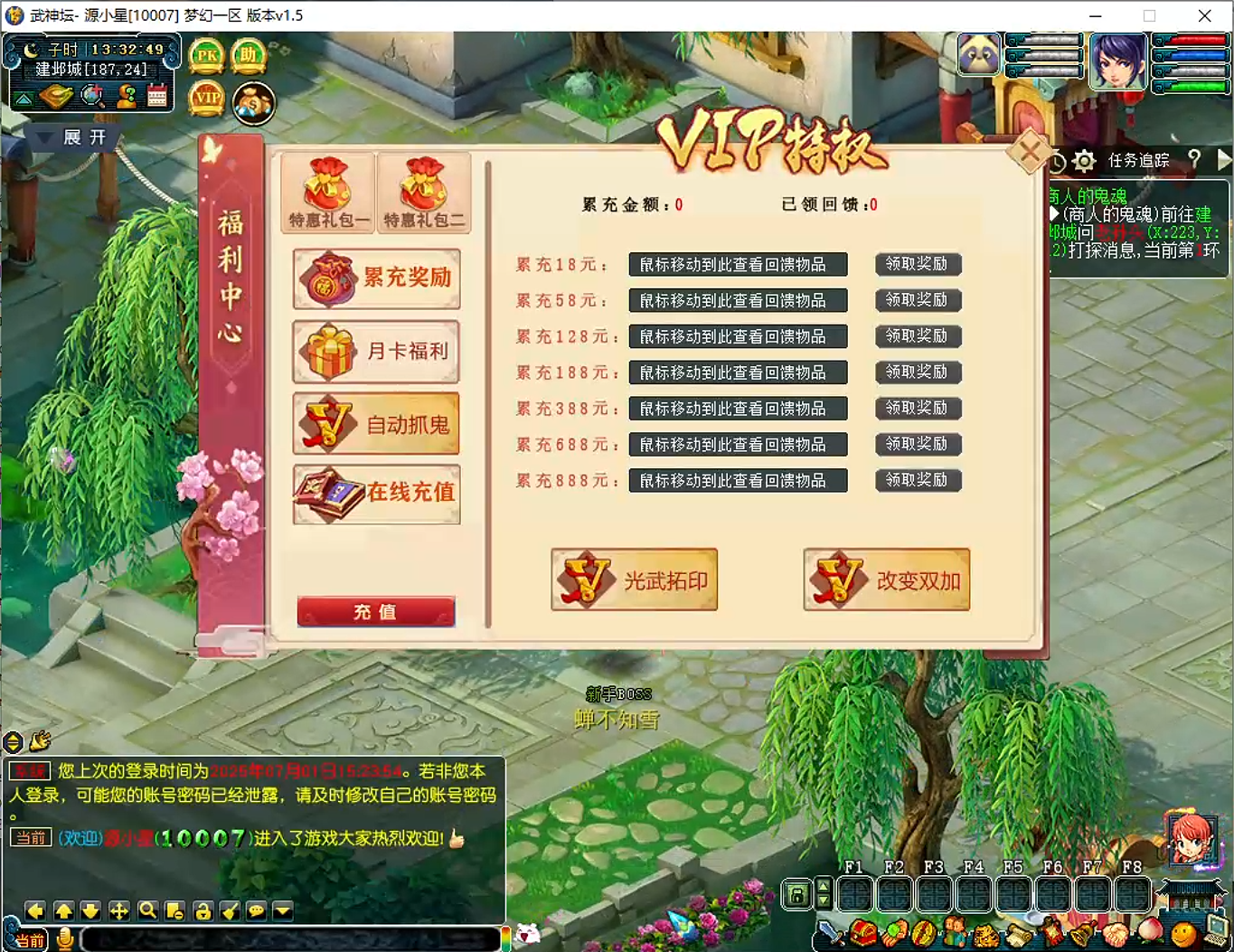Click the 助 assistant badge icon
The height and width of the screenshot is (952, 1234).
(250, 54)
